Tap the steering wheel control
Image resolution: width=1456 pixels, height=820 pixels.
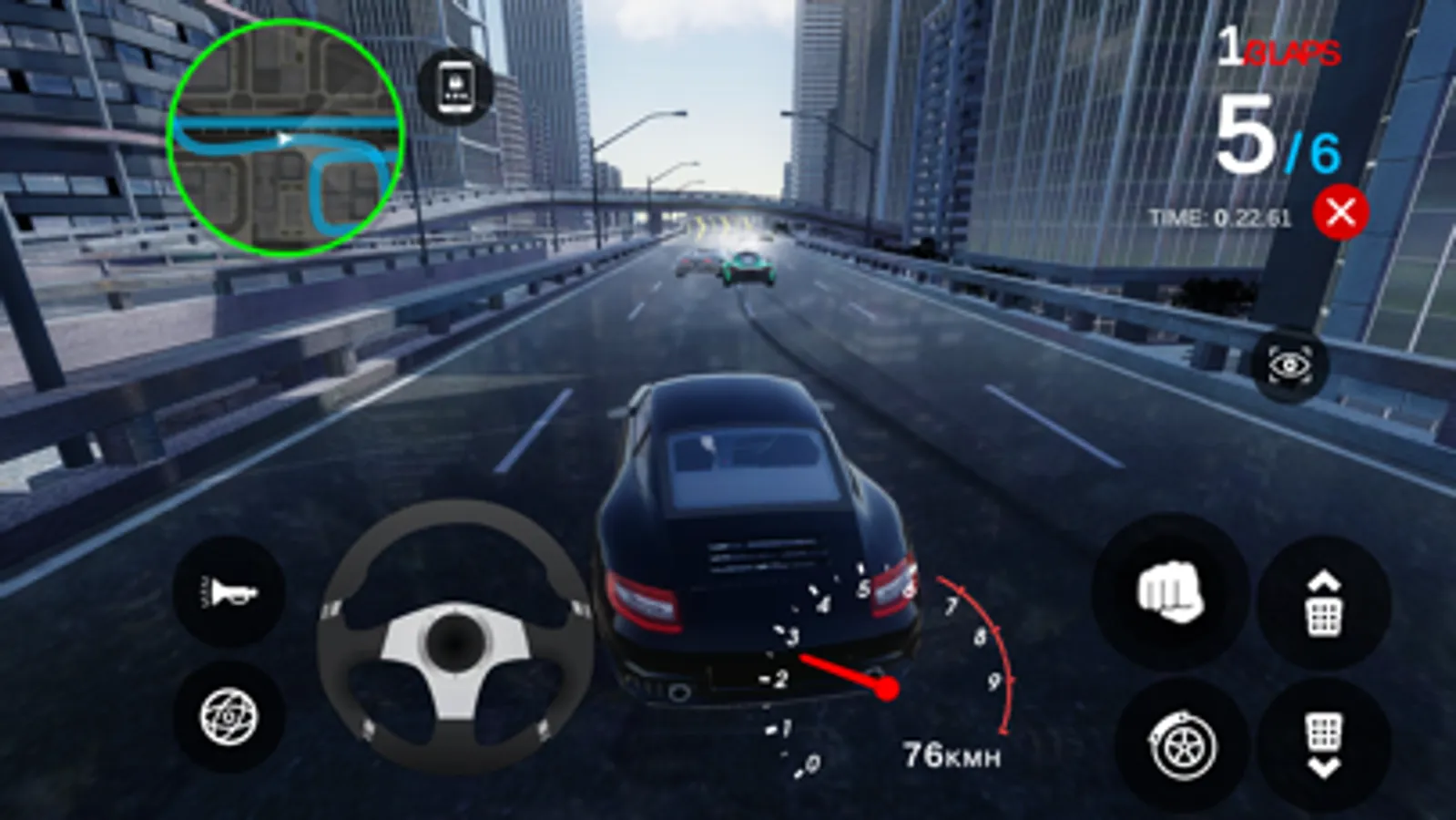453,638
